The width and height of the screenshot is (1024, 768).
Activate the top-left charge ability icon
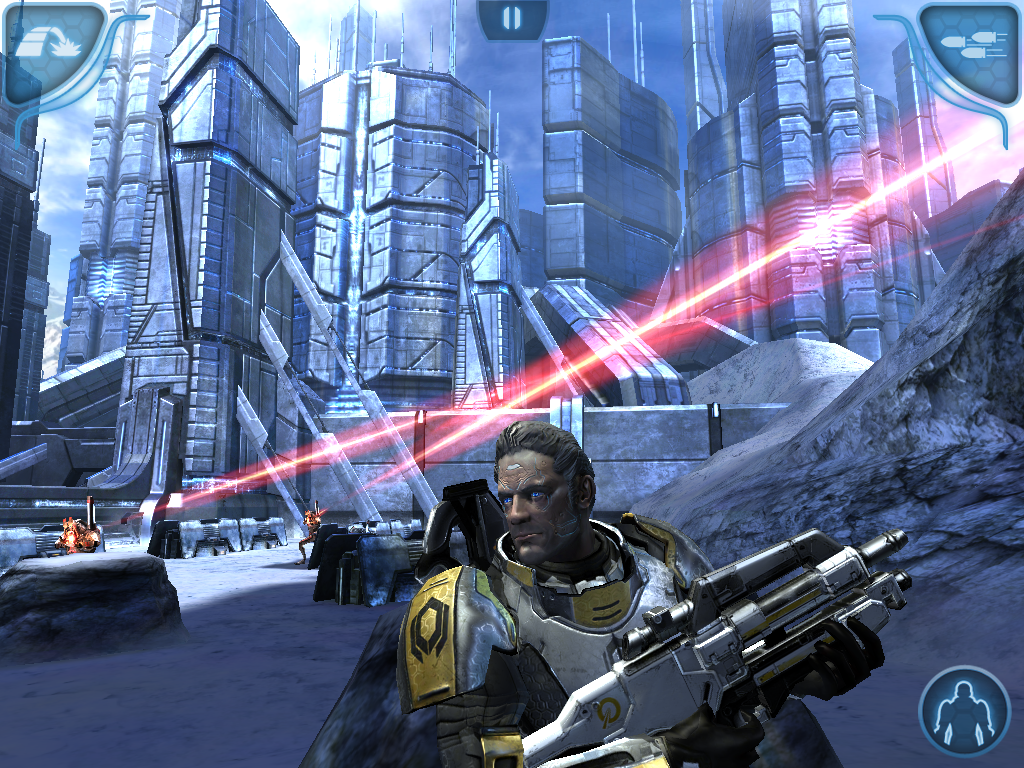point(50,48)
